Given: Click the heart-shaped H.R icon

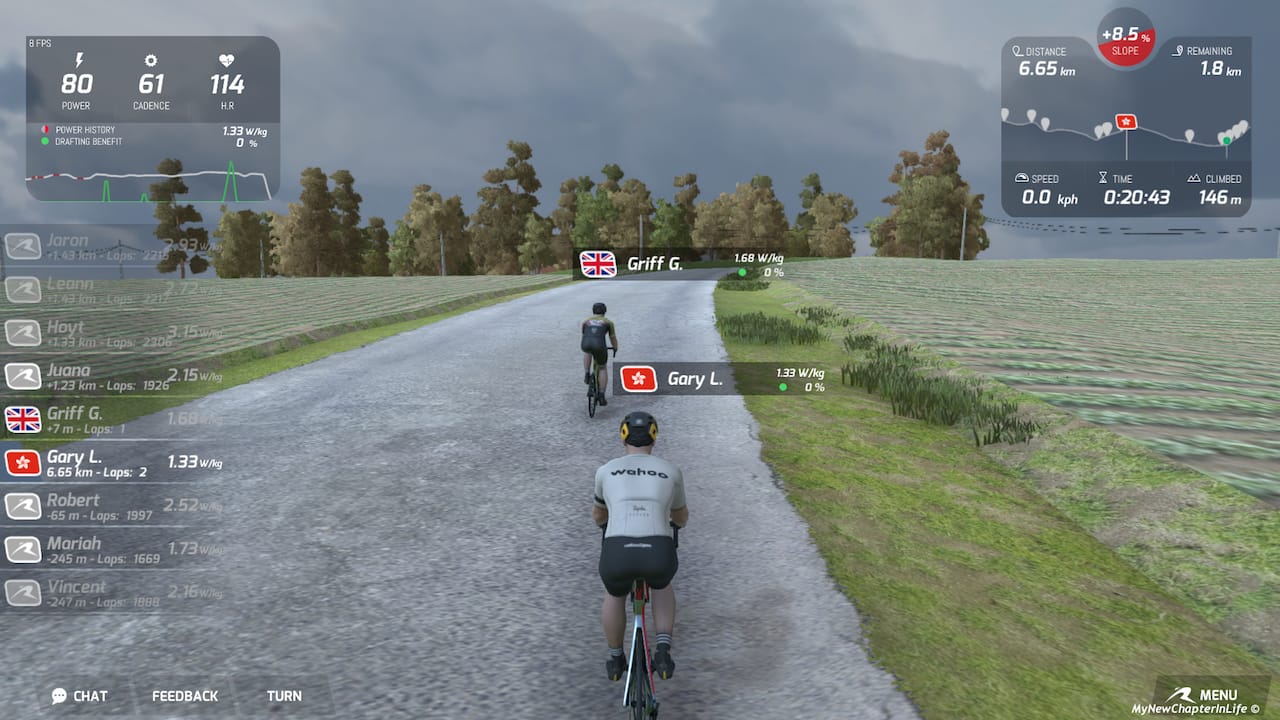Looking at the screenshot, I should click(227, 58).
